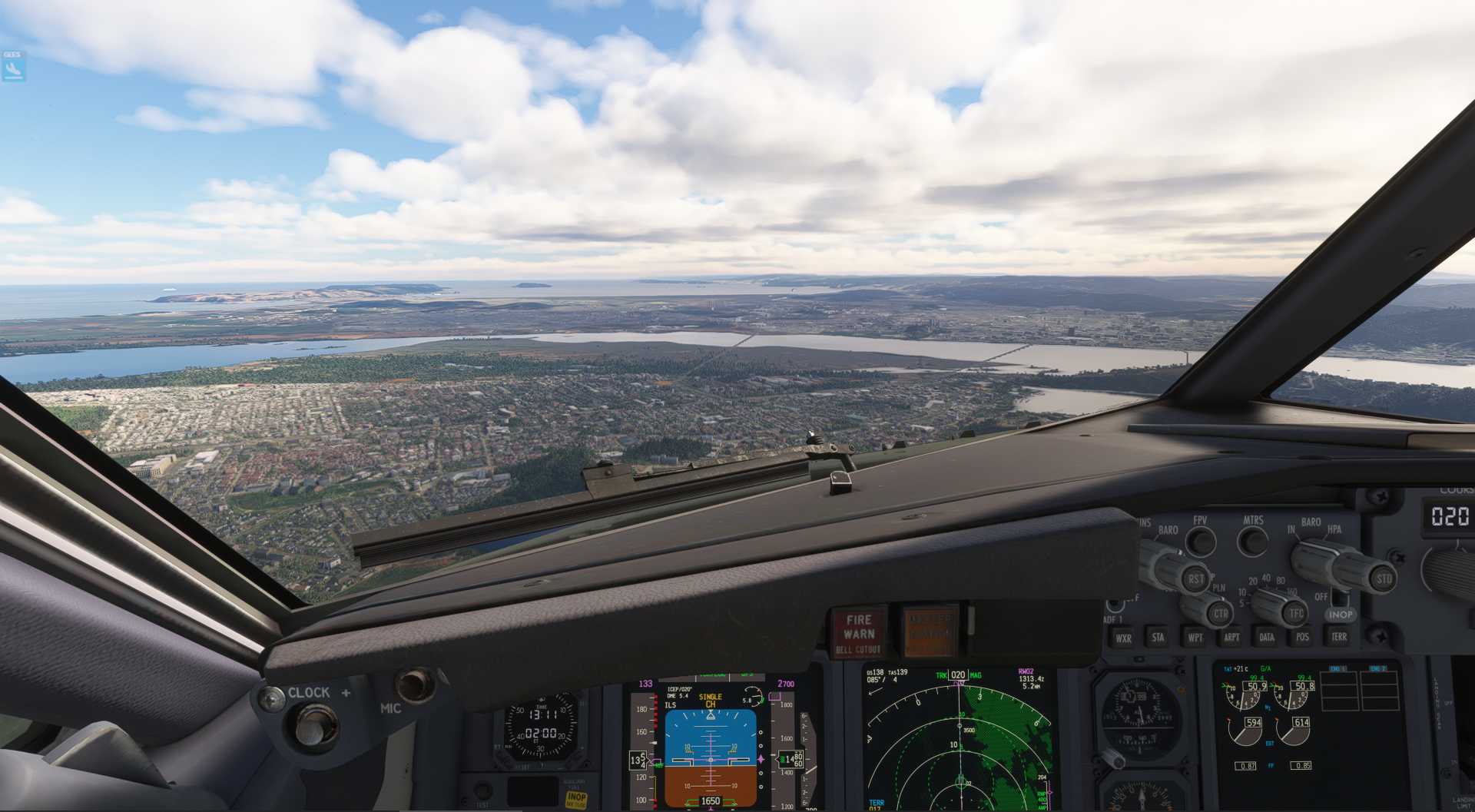Toggle the WXR weather radar button
Viewport: 1475px width, 812px height.
[x=1123, y=638]
